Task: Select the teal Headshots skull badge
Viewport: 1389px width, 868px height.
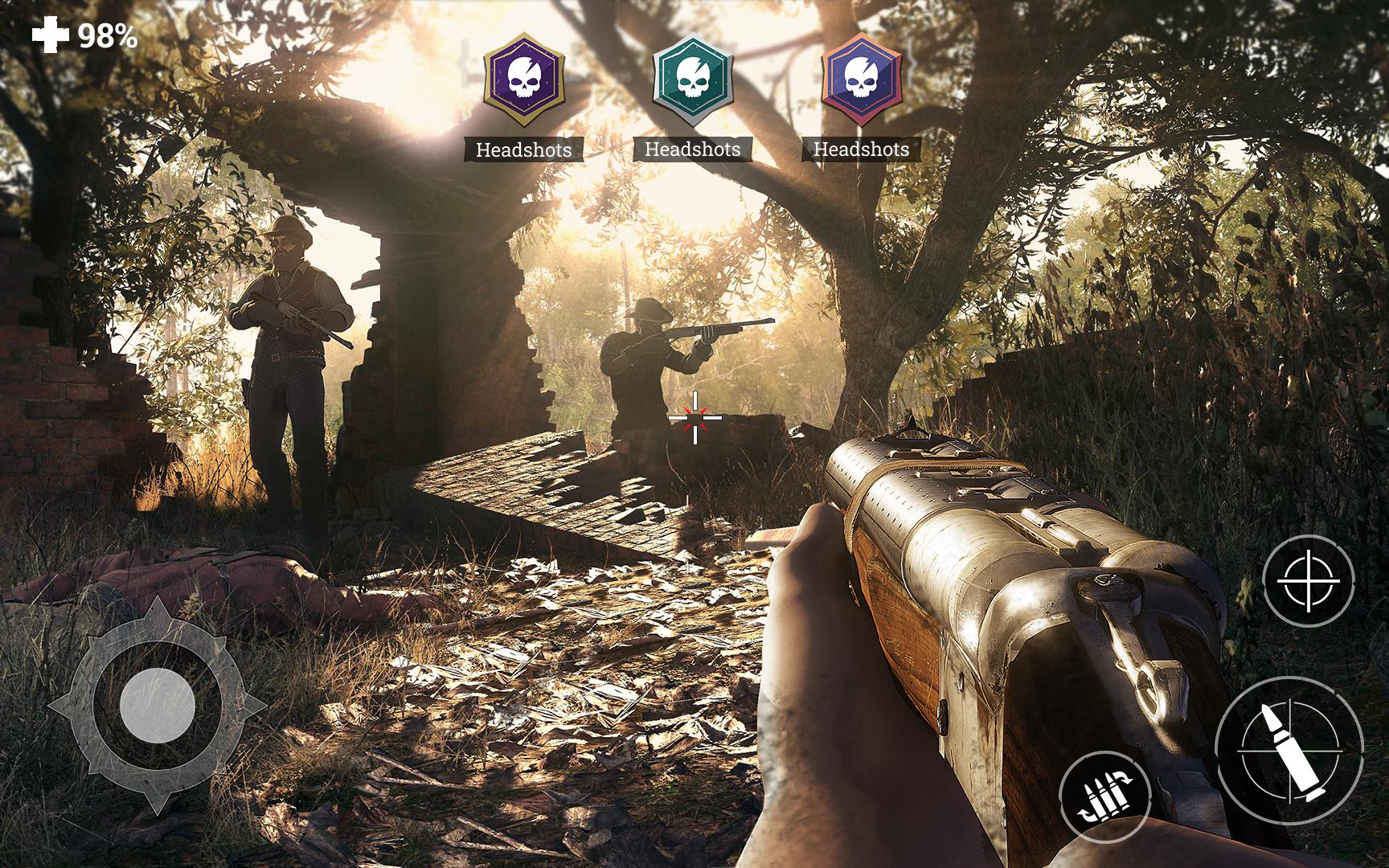Action: 693,80
